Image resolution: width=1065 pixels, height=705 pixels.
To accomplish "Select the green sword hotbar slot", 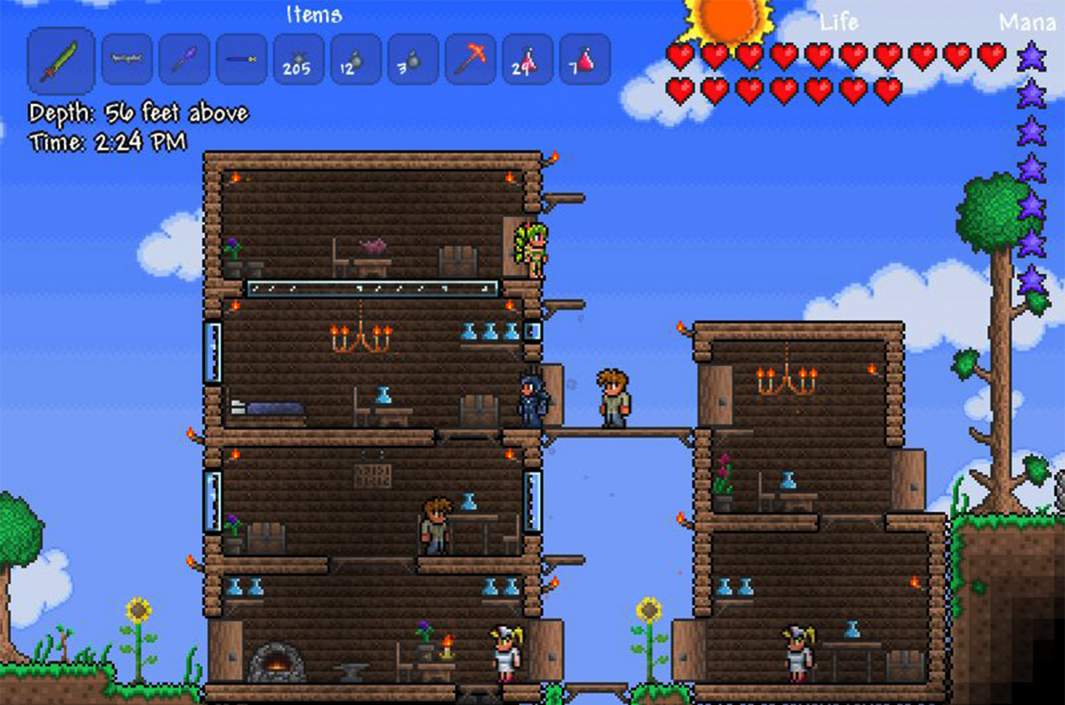I will tap(60, 60).
